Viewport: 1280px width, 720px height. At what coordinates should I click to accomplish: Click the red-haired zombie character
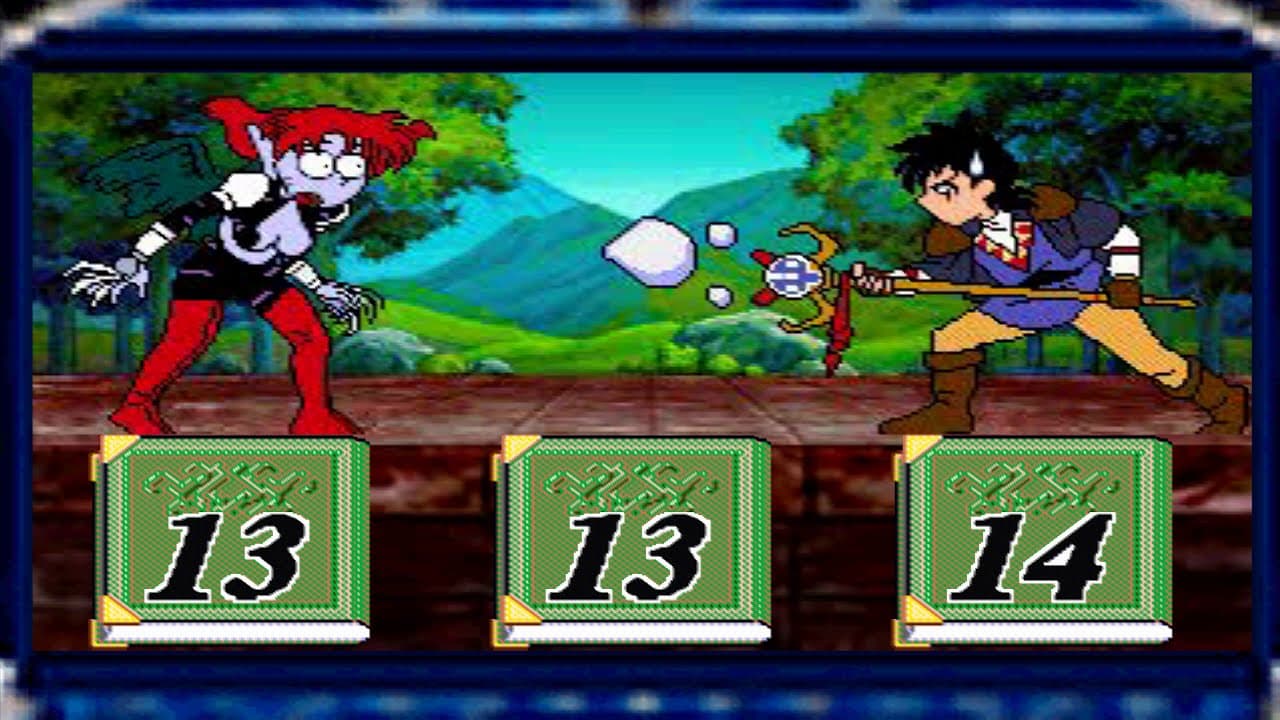pos(250,250)
